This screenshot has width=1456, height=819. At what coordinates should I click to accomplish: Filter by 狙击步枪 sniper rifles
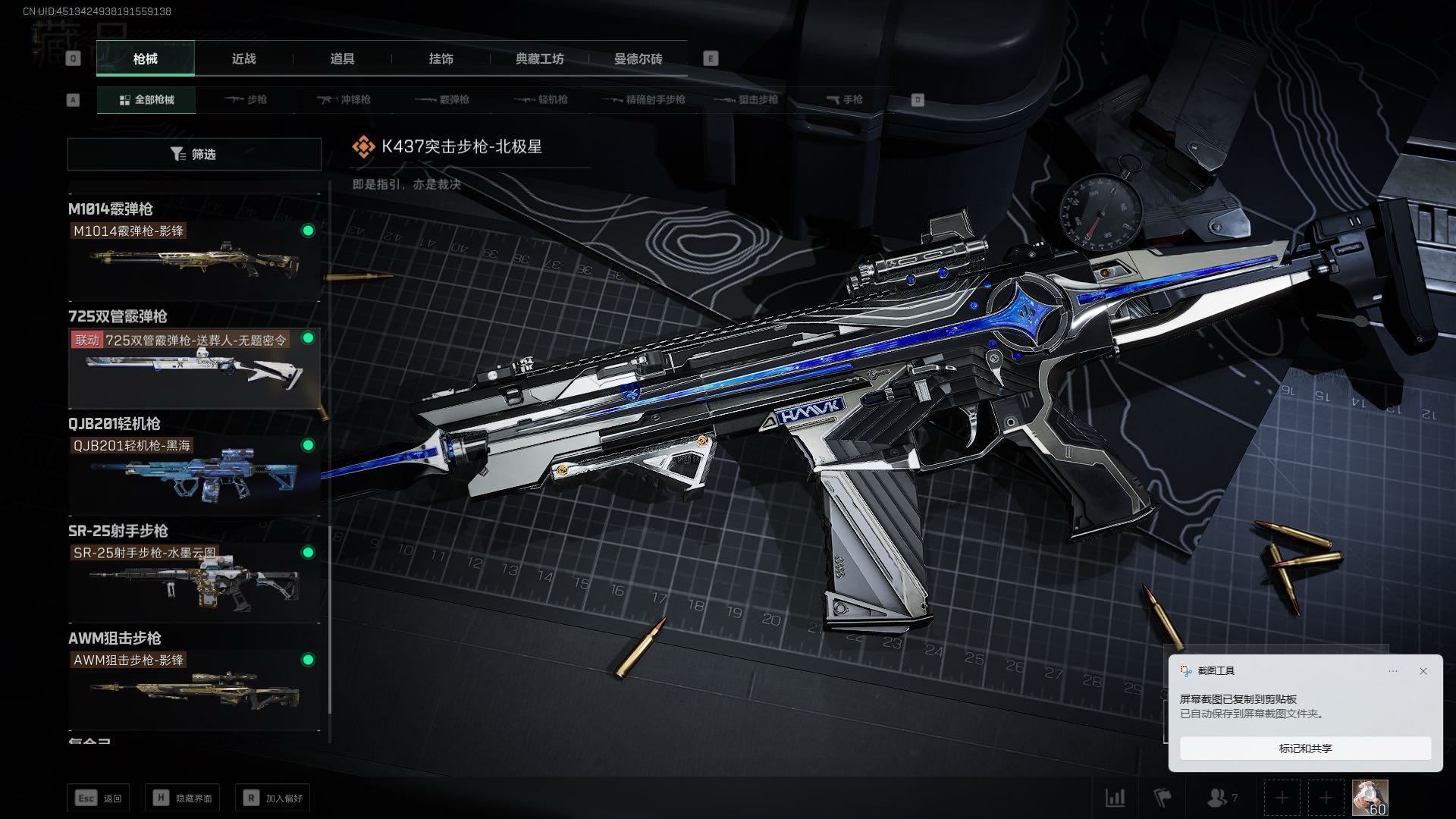click(x=747, y=99)
